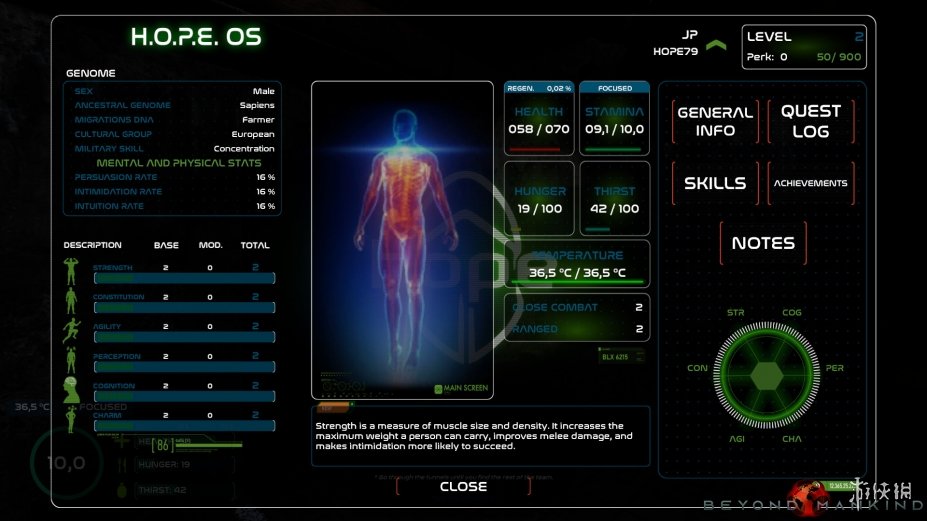Choose the Thirst status box
Screen dimensions: 927x521
tap(614, 199)
